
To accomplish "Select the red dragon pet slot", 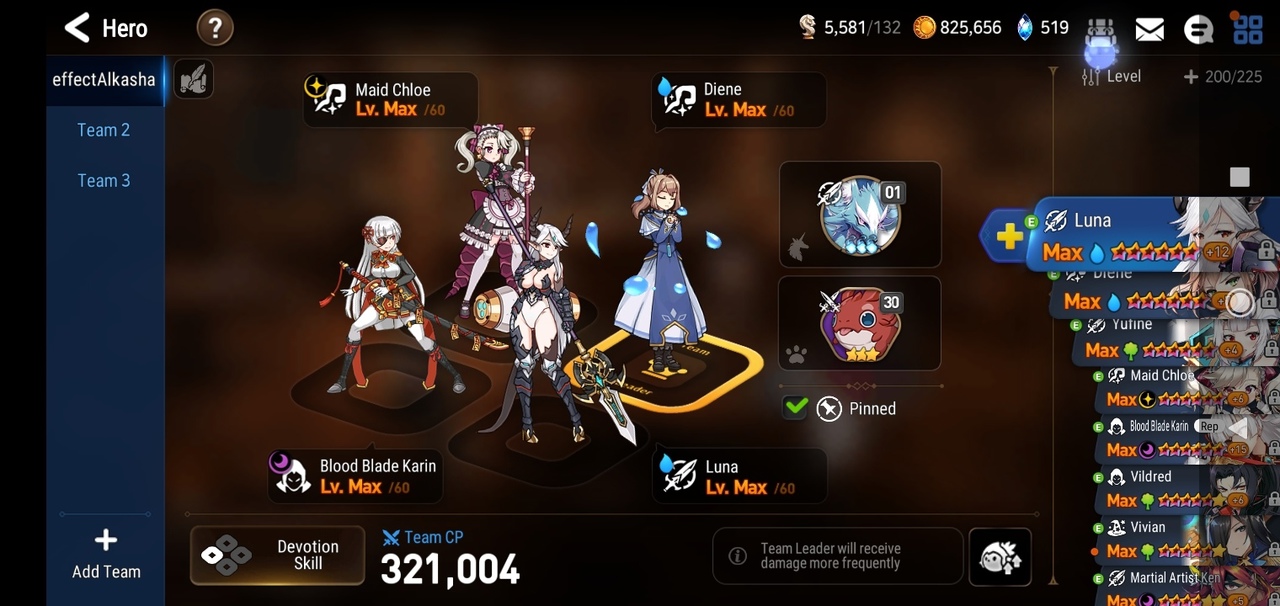I will [x=860, y=324].
